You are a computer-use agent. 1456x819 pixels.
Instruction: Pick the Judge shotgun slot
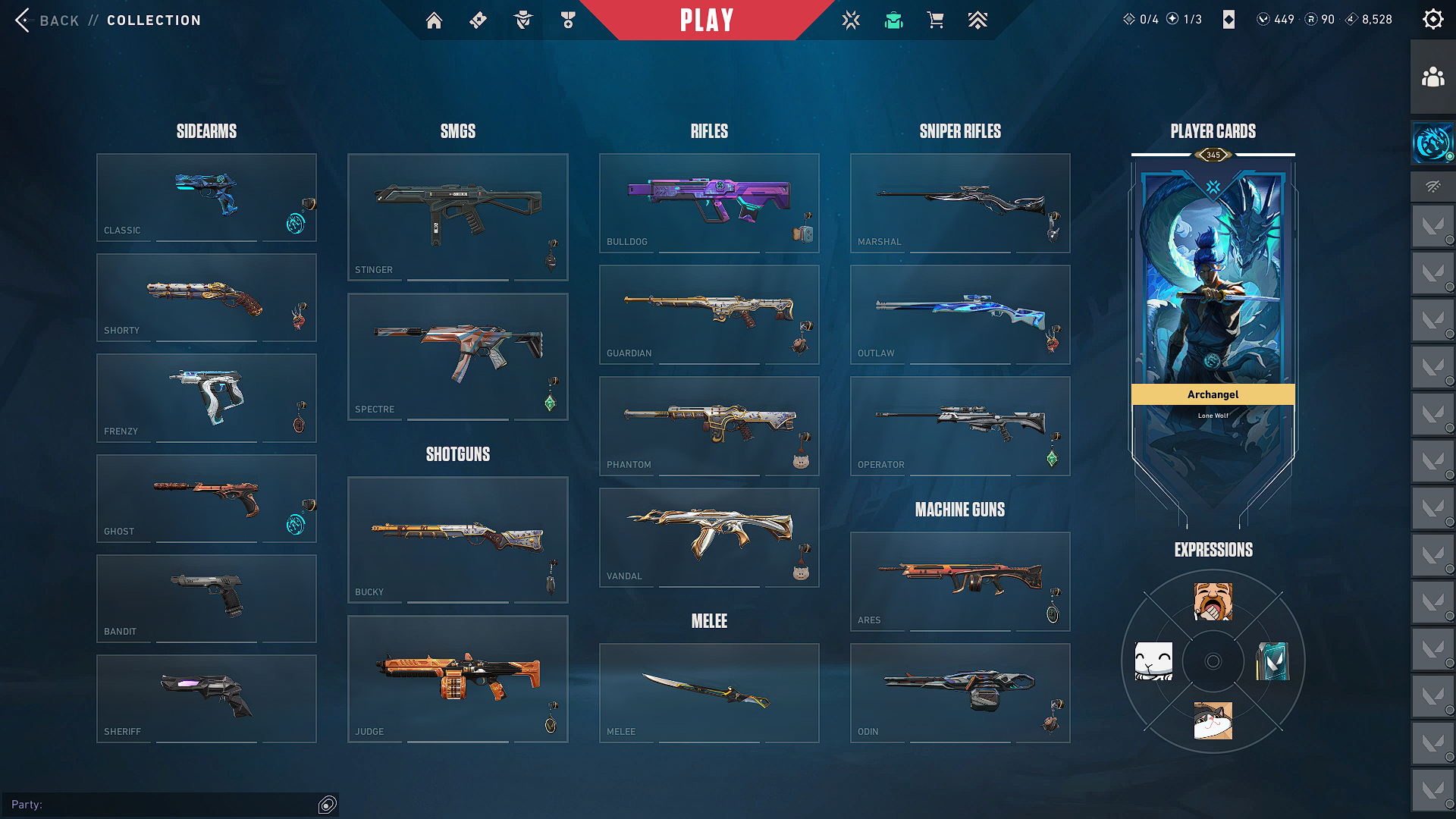point(457,679)
